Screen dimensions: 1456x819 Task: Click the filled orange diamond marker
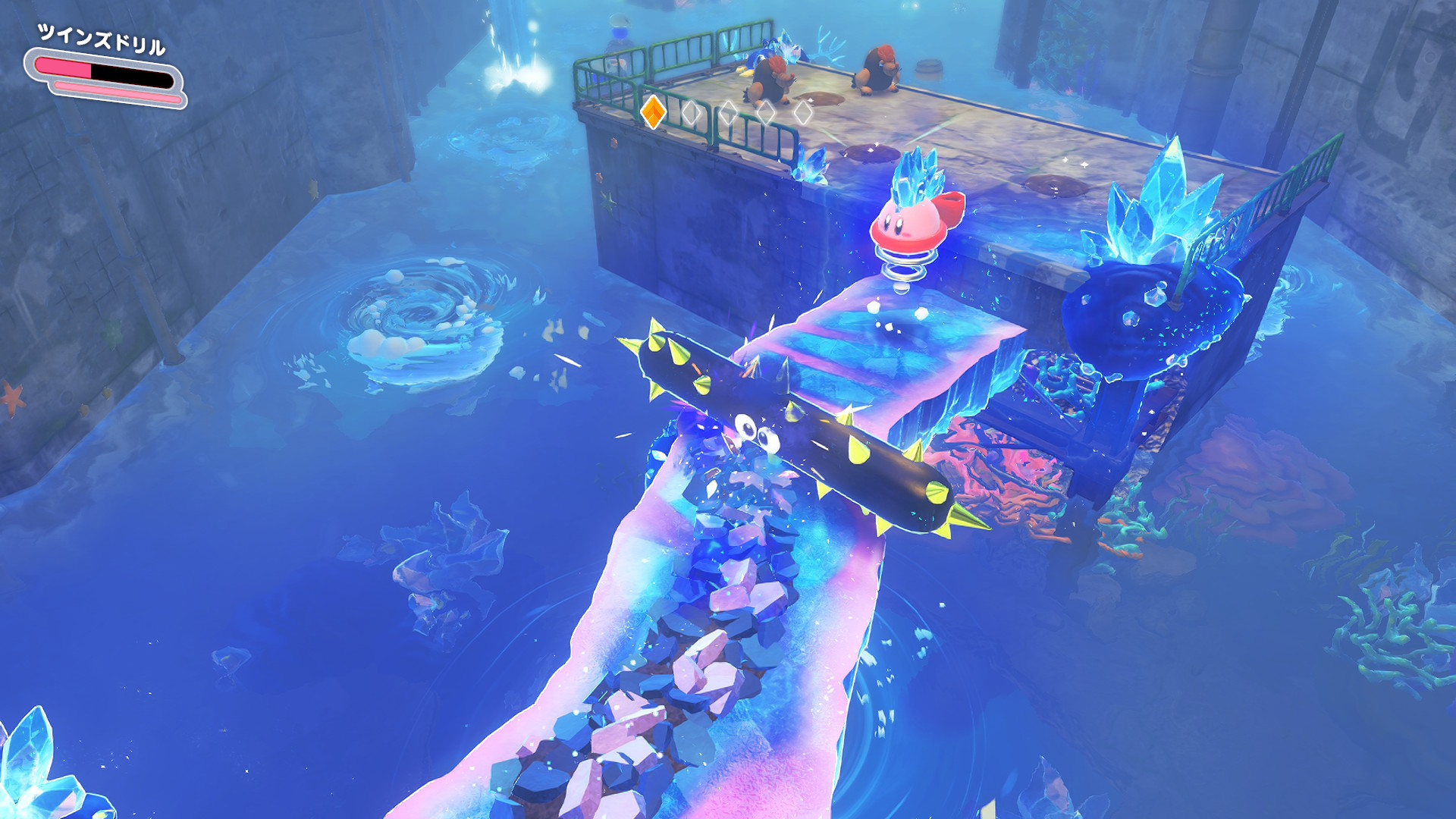653,112
